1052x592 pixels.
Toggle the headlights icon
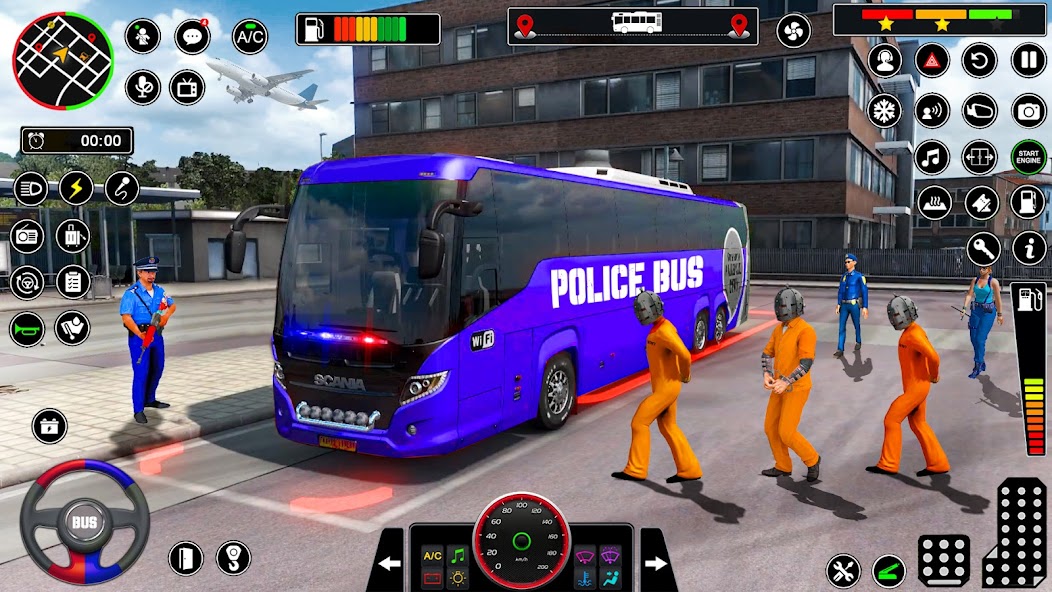point(30,188)
